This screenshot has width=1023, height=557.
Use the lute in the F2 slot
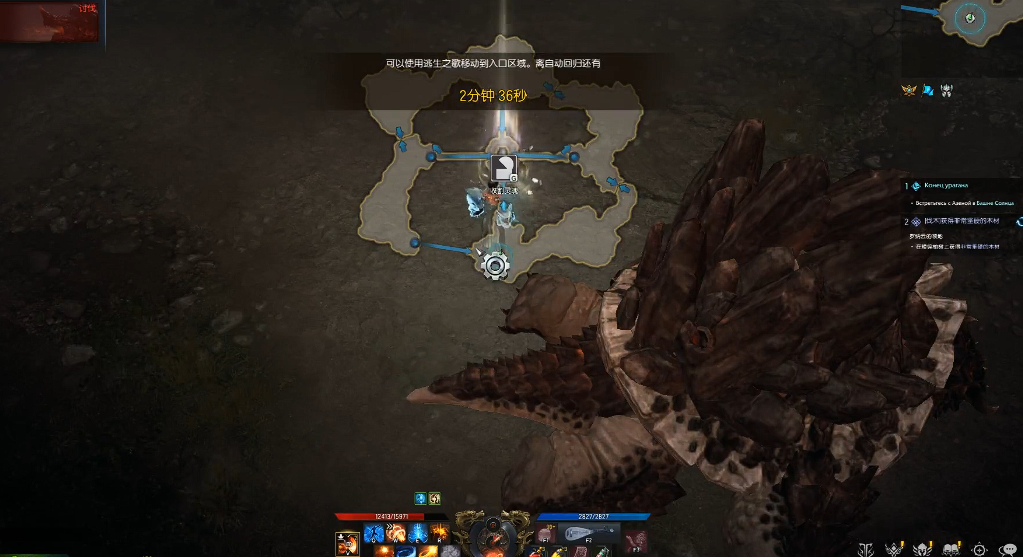coord(589,533)
